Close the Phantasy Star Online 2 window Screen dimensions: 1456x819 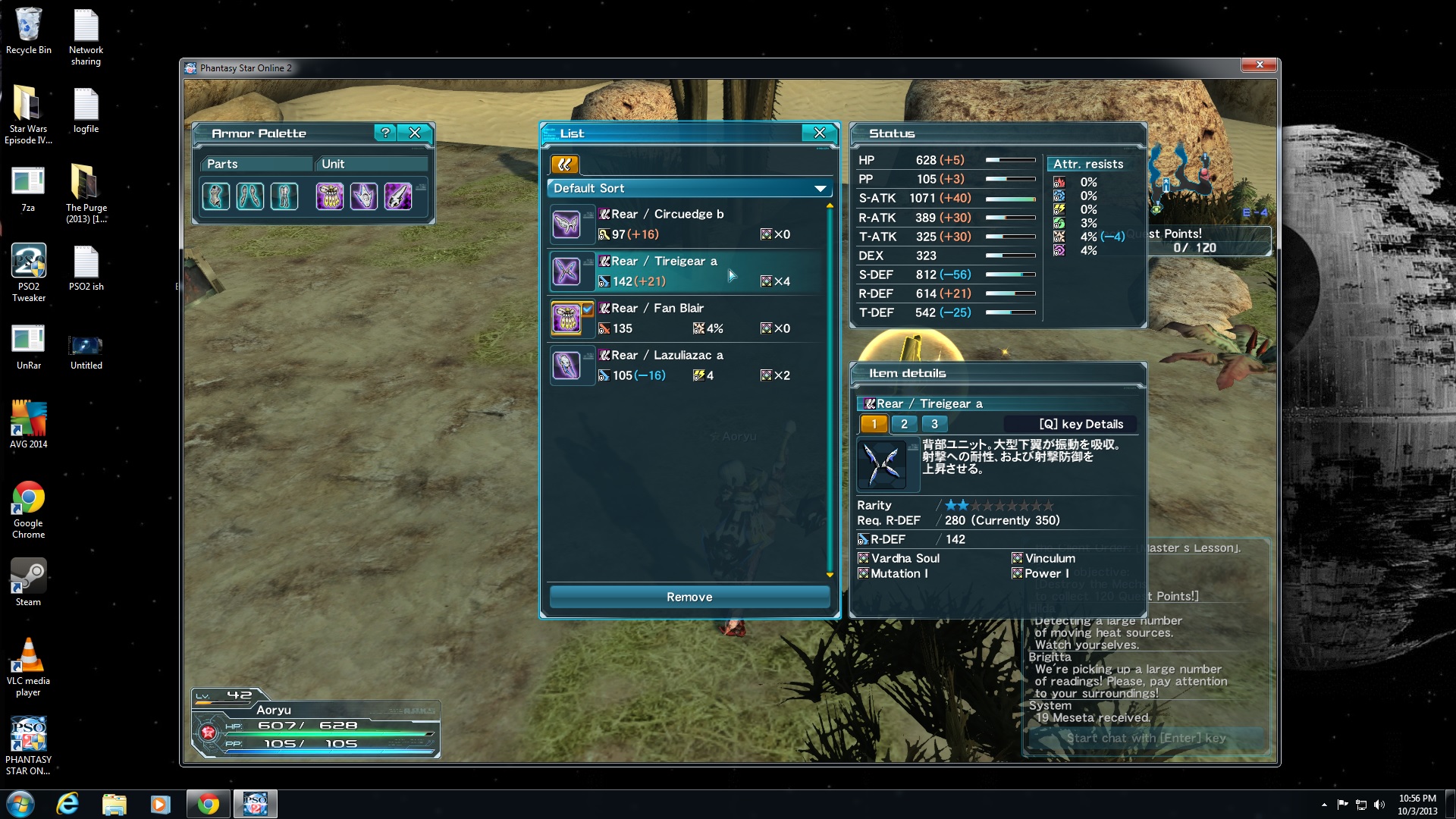1260,65
